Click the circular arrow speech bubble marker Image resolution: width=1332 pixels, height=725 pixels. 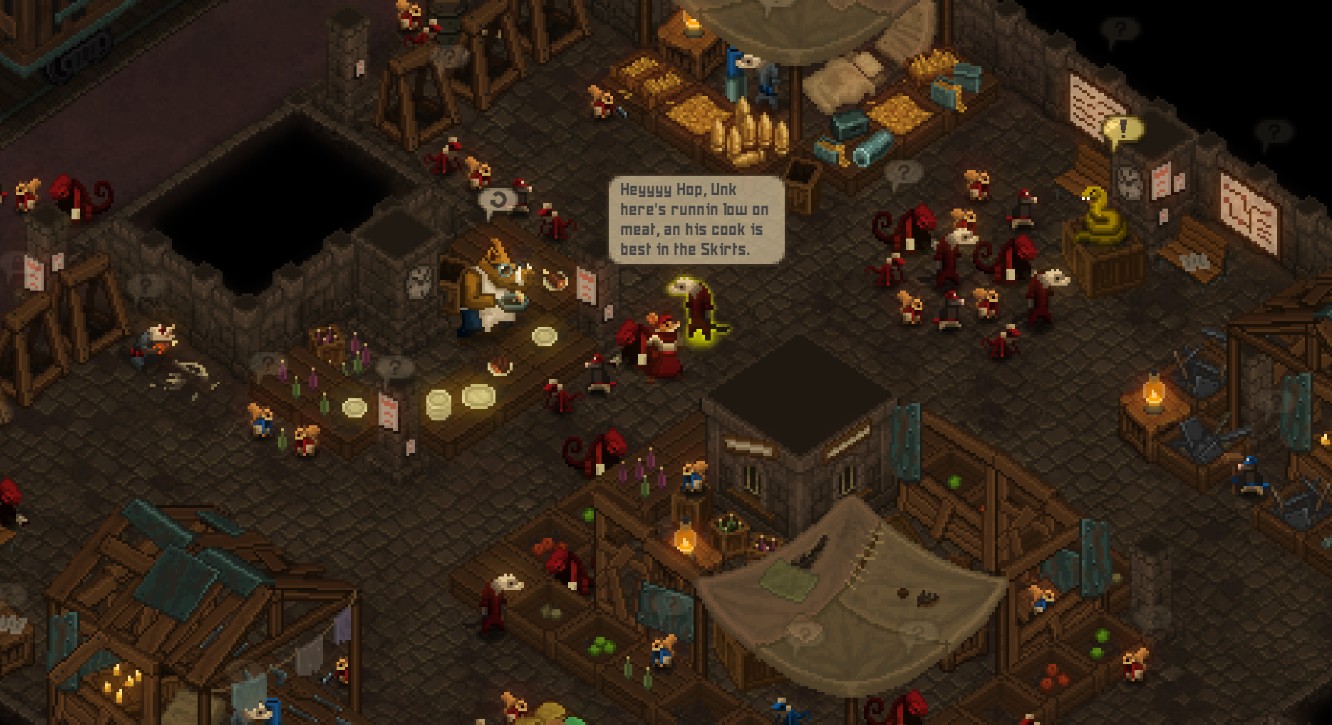tap(497, 202)
